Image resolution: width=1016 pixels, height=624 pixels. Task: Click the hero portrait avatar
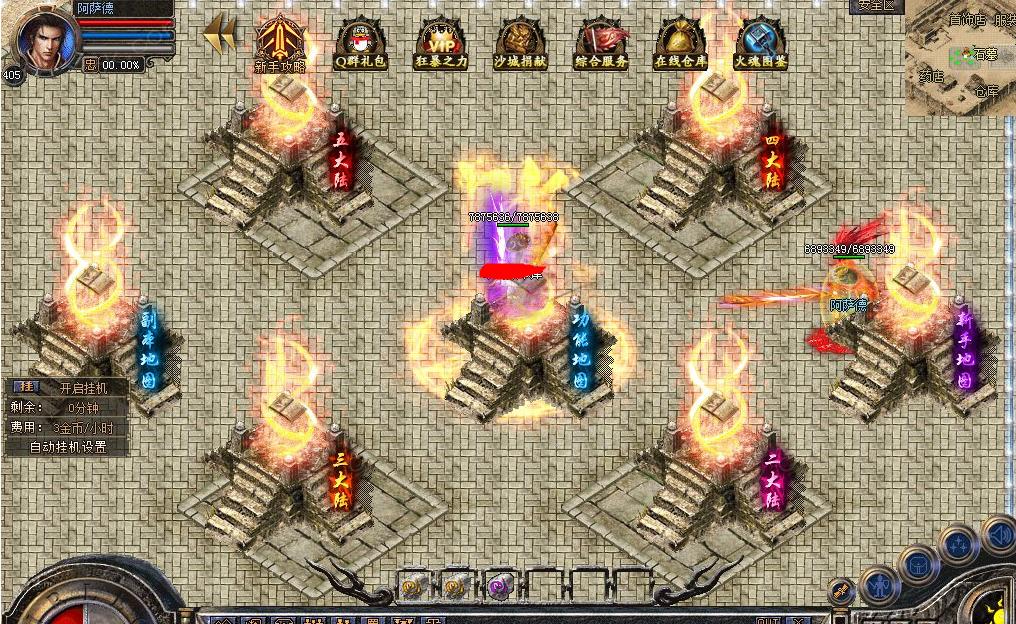click(44, 38)
